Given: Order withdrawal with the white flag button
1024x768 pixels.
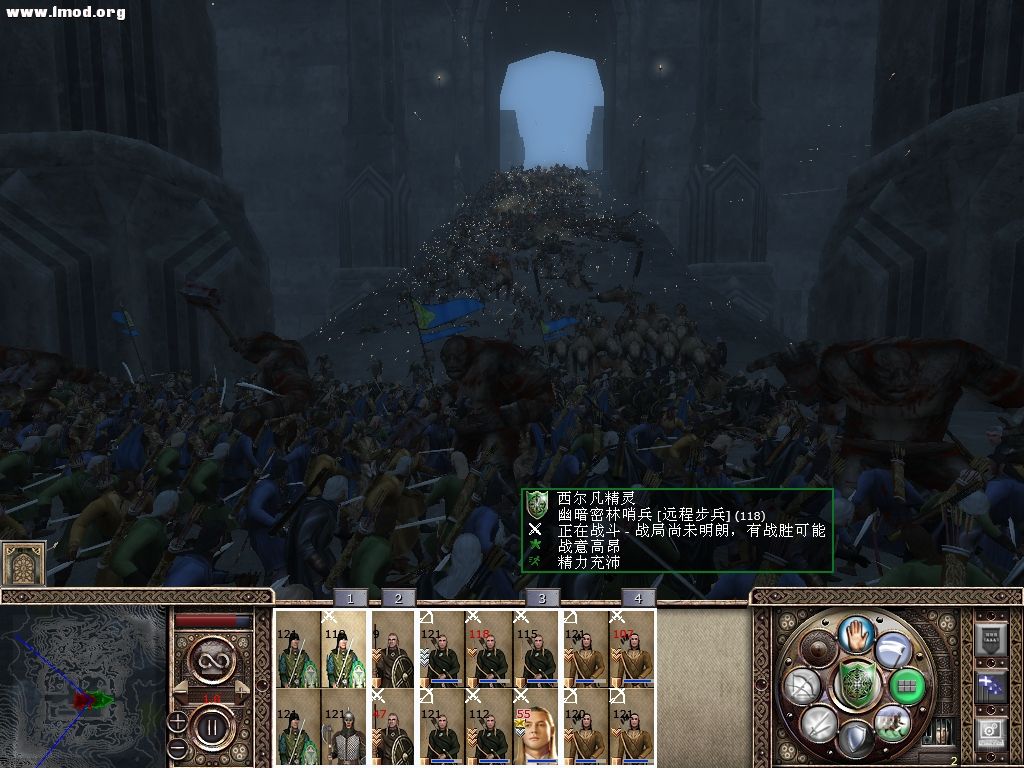Looking at the screenshot, I should [892, 648].
